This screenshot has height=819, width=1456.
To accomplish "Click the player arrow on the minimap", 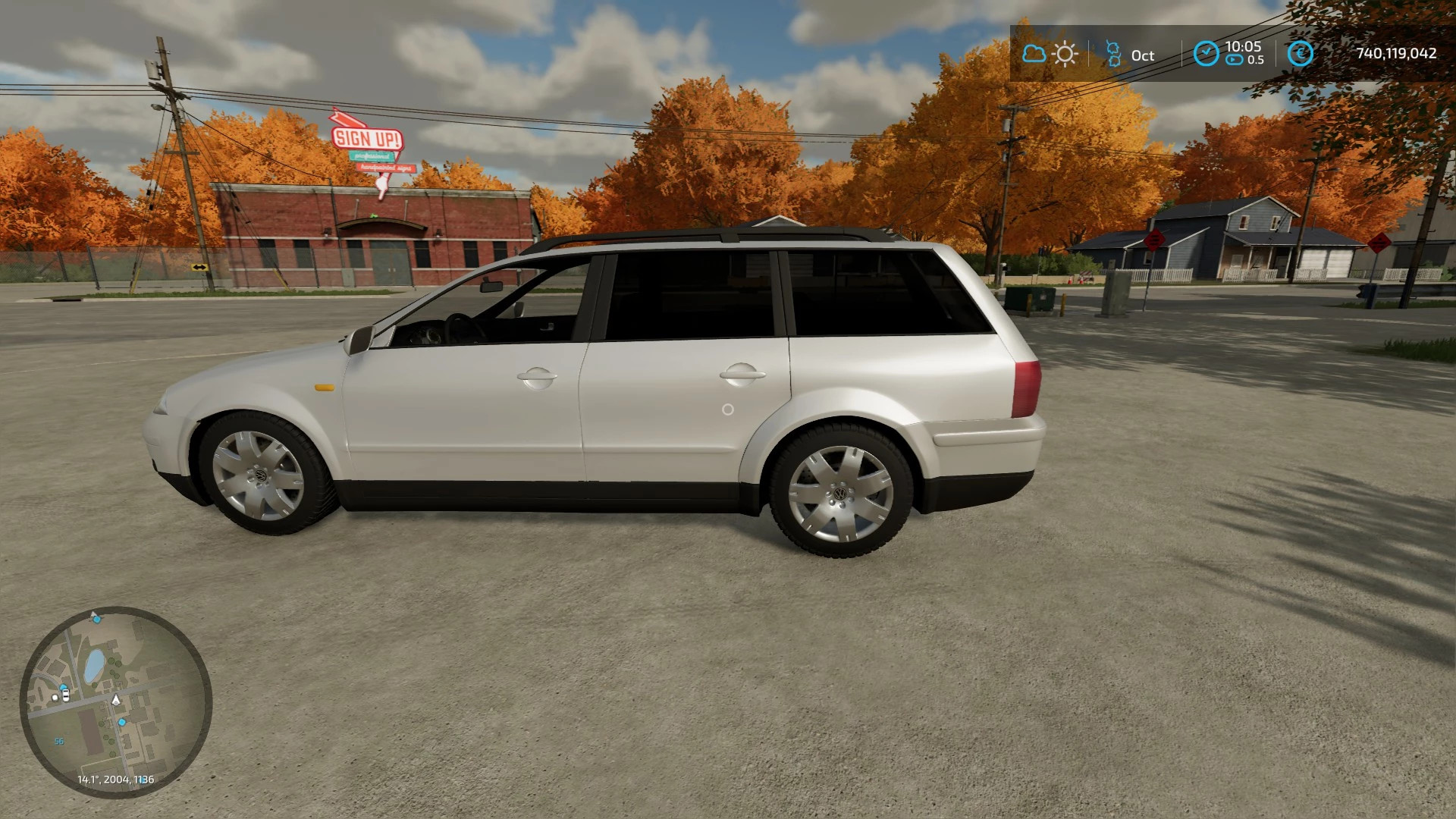I will pos(115,701).
